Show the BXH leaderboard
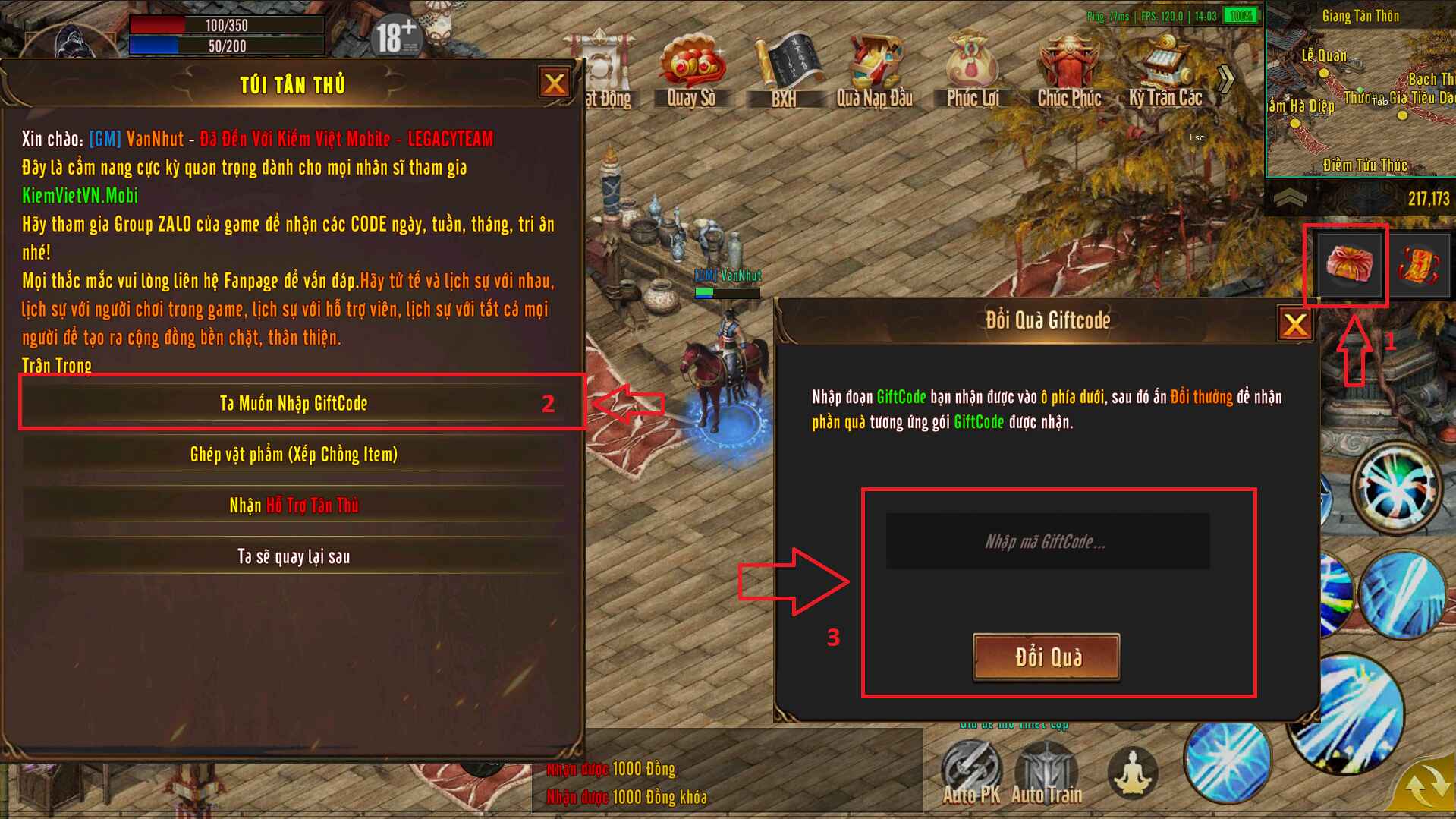1456x819 pixels. [x=785, y=71]
